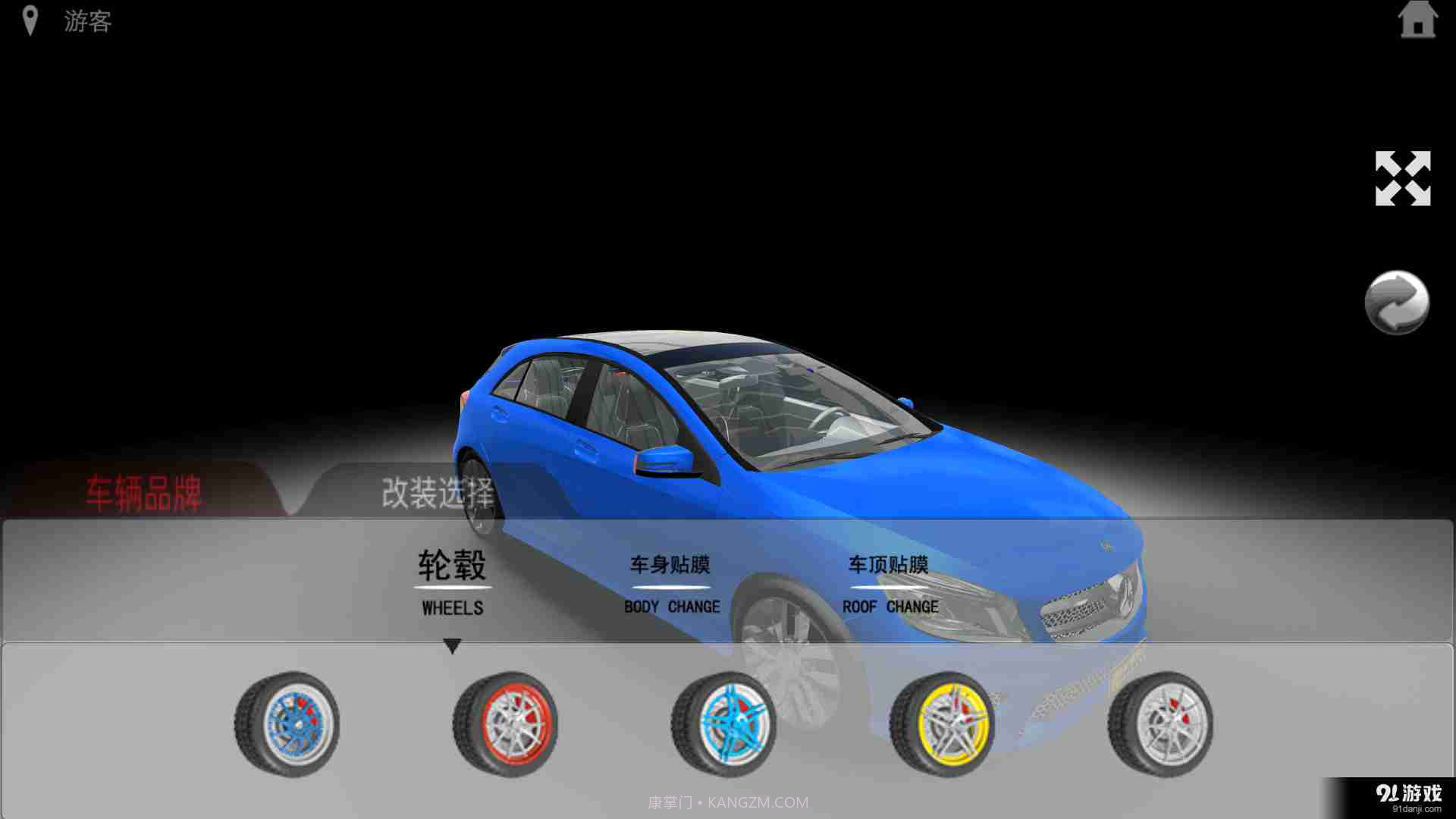
Task: Open the 改装选择 tab
Action: click(x=437, y=494)
